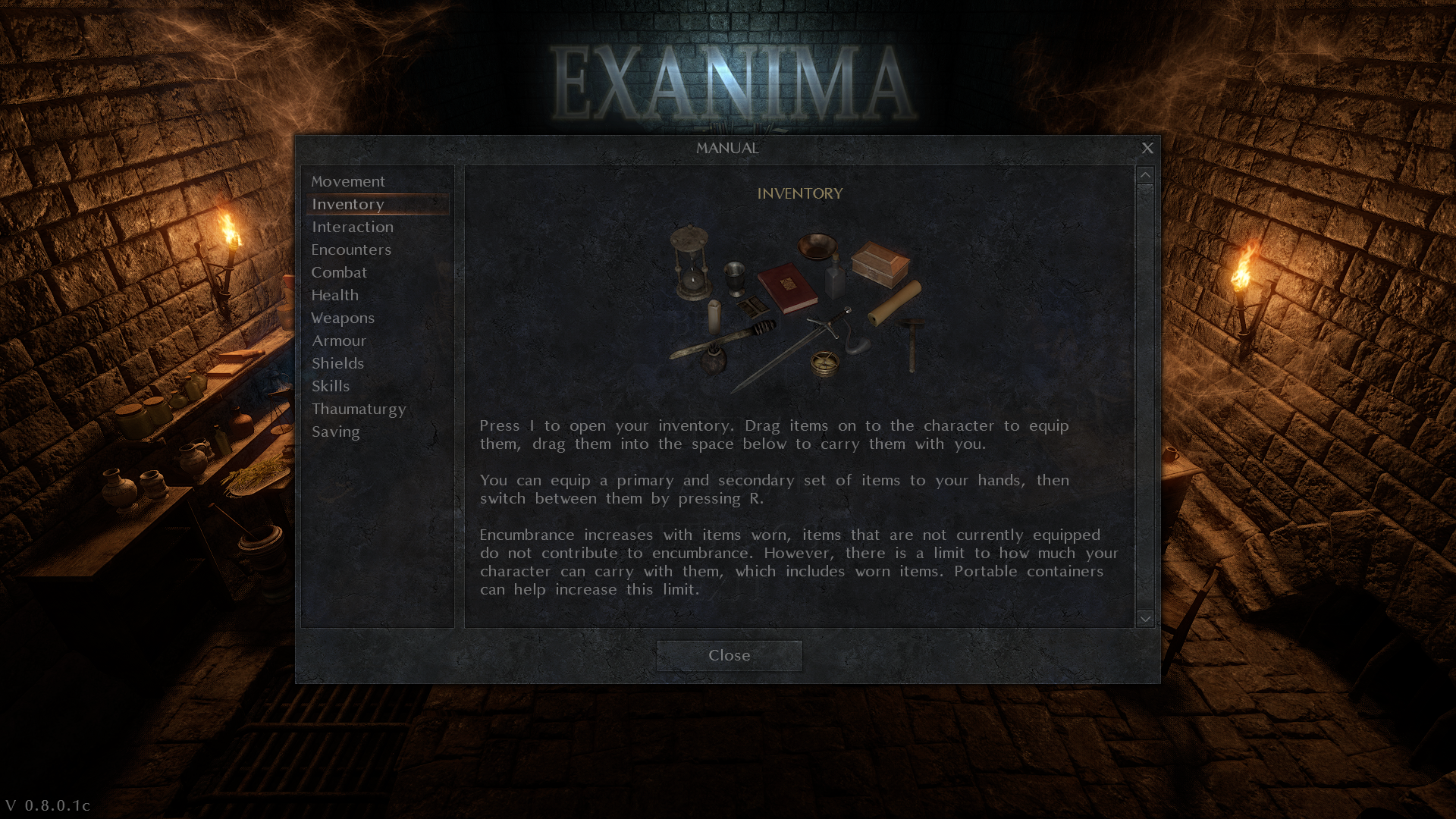View the Health section
The width and height of the screenshot is (1456, 819).
(x=334, y=295)
